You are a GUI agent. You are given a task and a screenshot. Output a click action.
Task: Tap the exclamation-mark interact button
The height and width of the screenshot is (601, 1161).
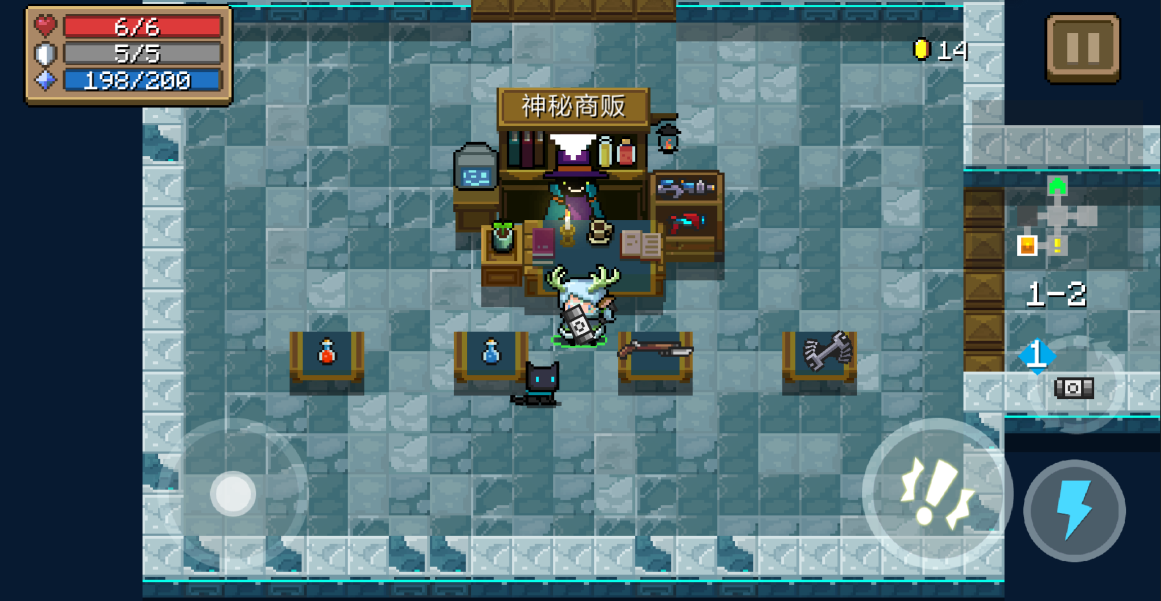[937, 493]
